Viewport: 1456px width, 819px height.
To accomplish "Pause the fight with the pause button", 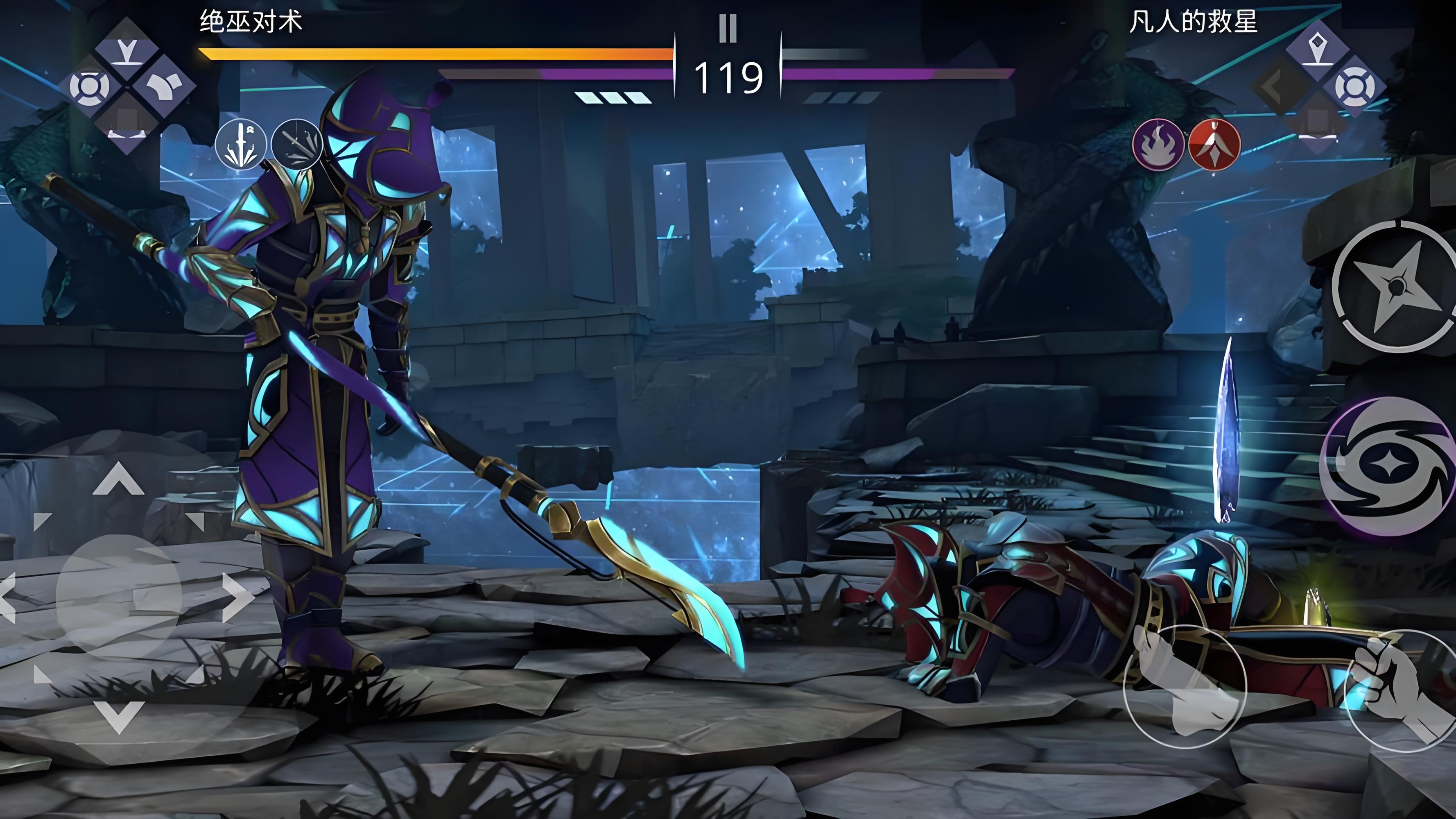I will click(728, 28).
